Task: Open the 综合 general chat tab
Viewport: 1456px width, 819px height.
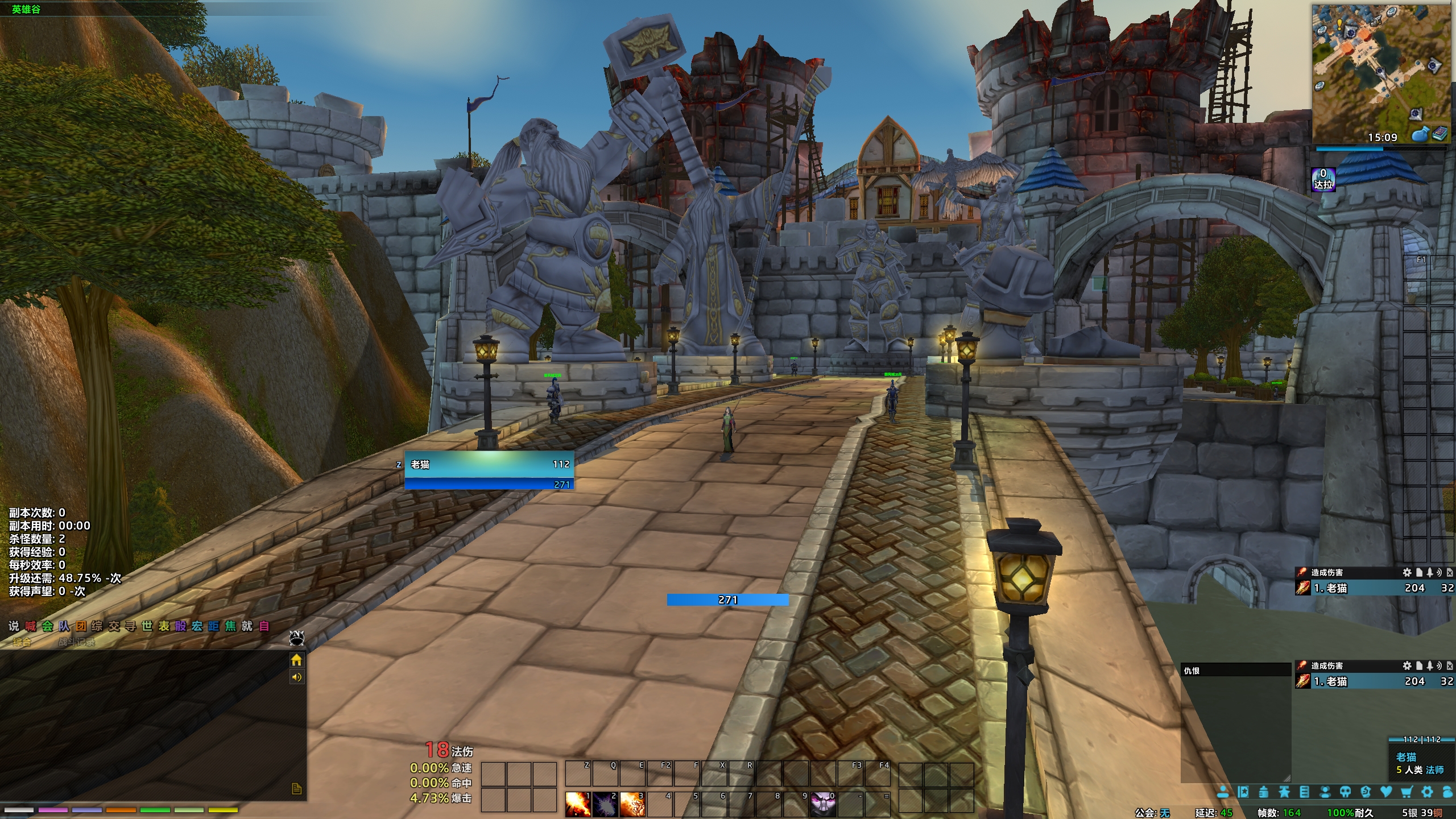Action: click(x=22, y=642)
